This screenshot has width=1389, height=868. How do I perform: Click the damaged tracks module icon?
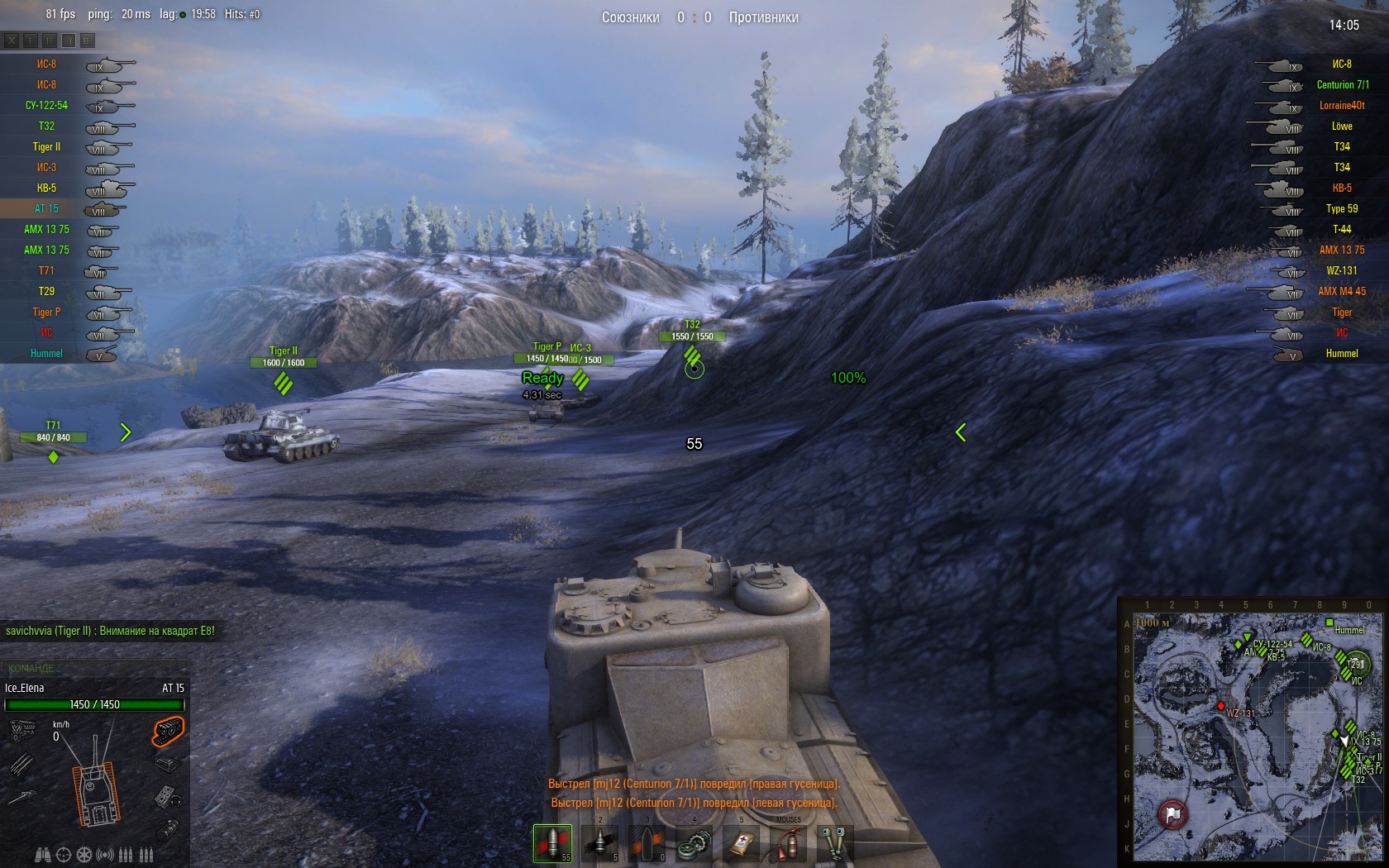coord(168,730)
